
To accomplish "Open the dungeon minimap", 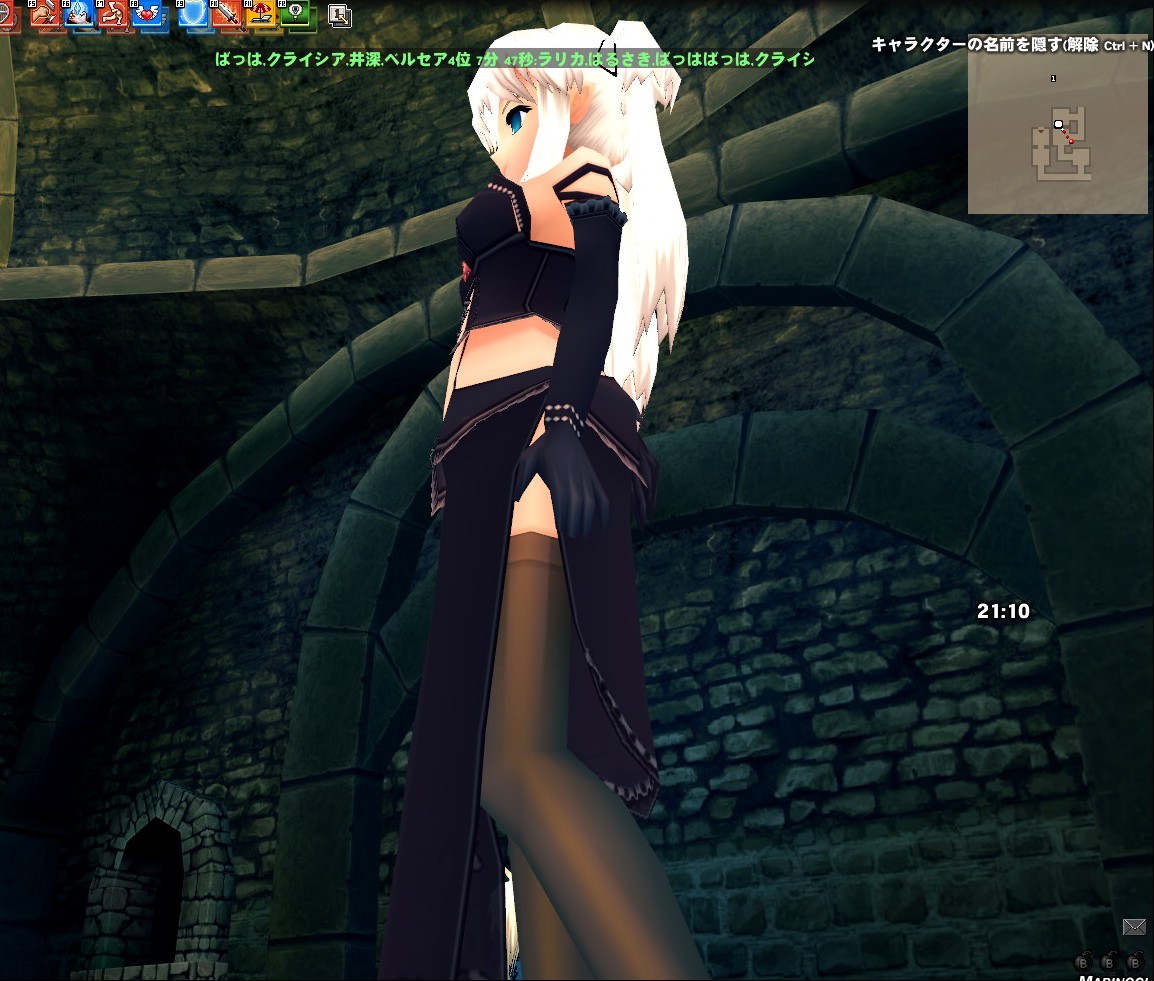I will (1057, 130).
